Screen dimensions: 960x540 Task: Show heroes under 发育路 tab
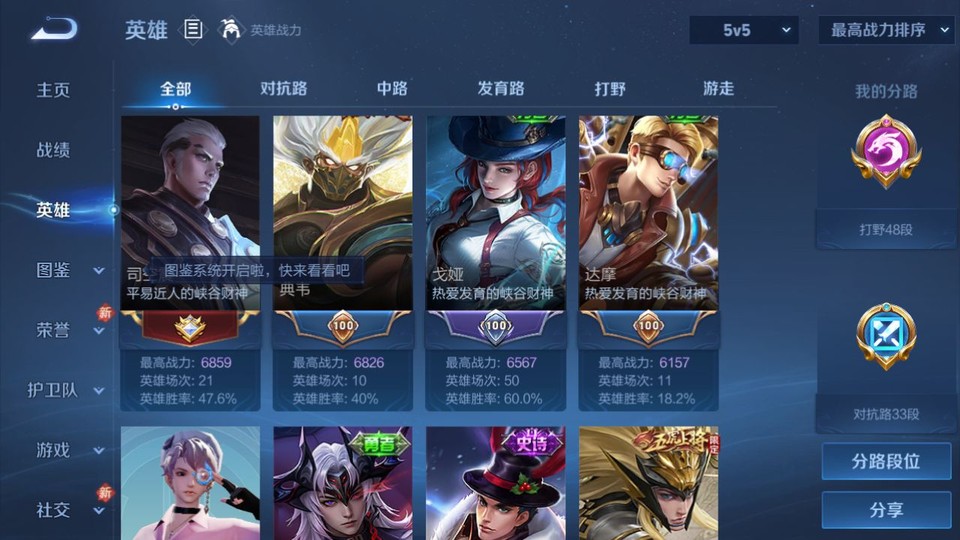[x=501, y=88]
